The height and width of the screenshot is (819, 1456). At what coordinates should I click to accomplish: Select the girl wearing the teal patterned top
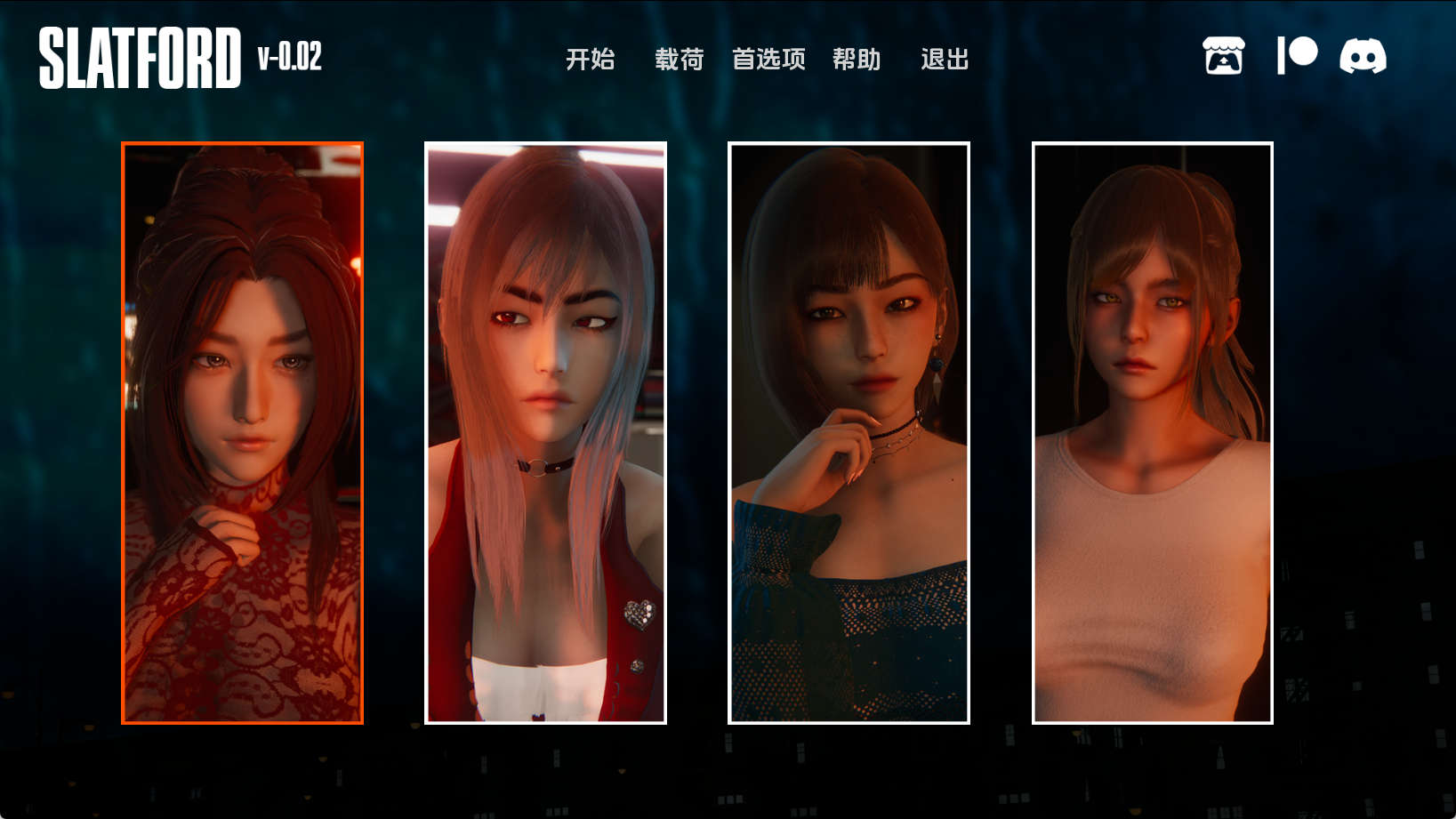pyautogui.click(x=849, y=431)
